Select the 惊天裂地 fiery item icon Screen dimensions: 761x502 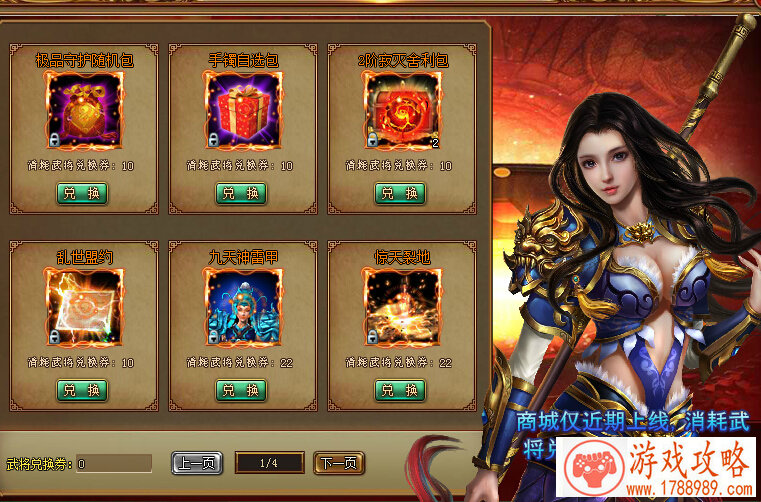(400, 306)
